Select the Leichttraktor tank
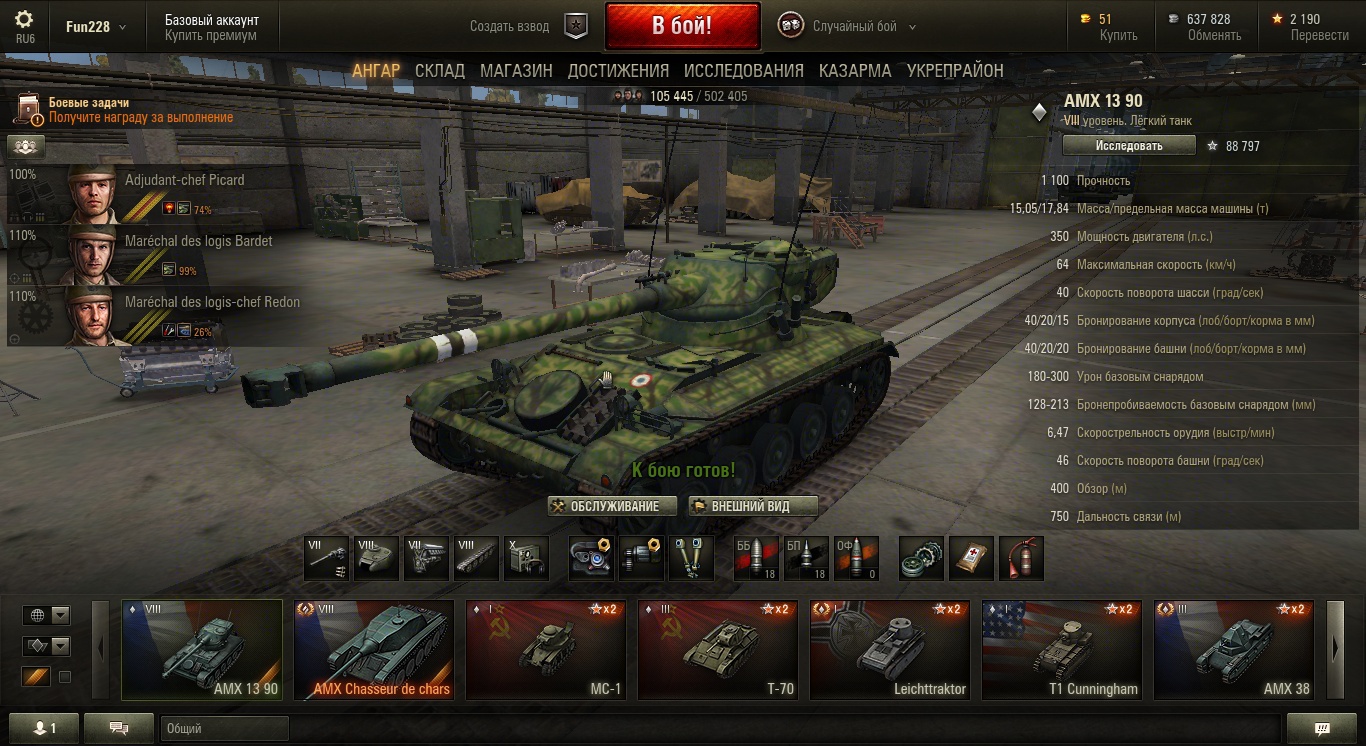The height and width of the screenshot is (746, 1366). click(890, 649)
